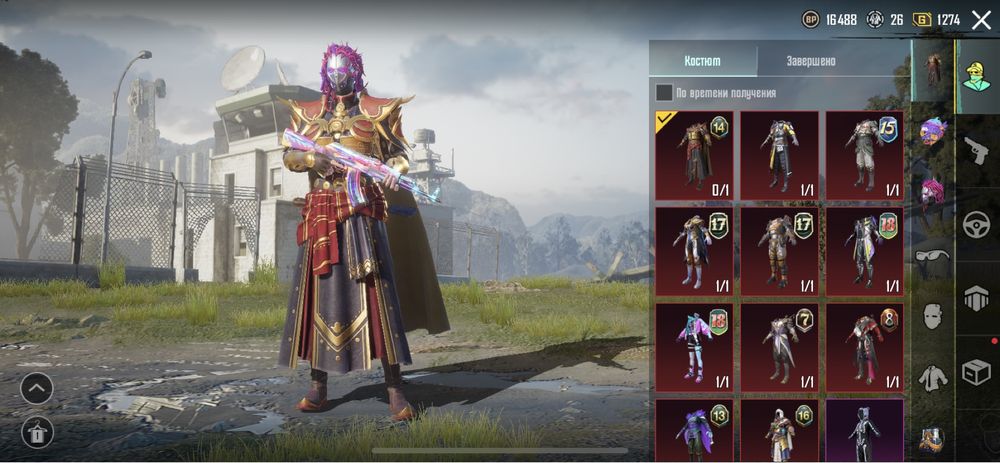Select the white hooded costume with badge 16
The height and width of the screenshot is (463, 1000).
779,430
